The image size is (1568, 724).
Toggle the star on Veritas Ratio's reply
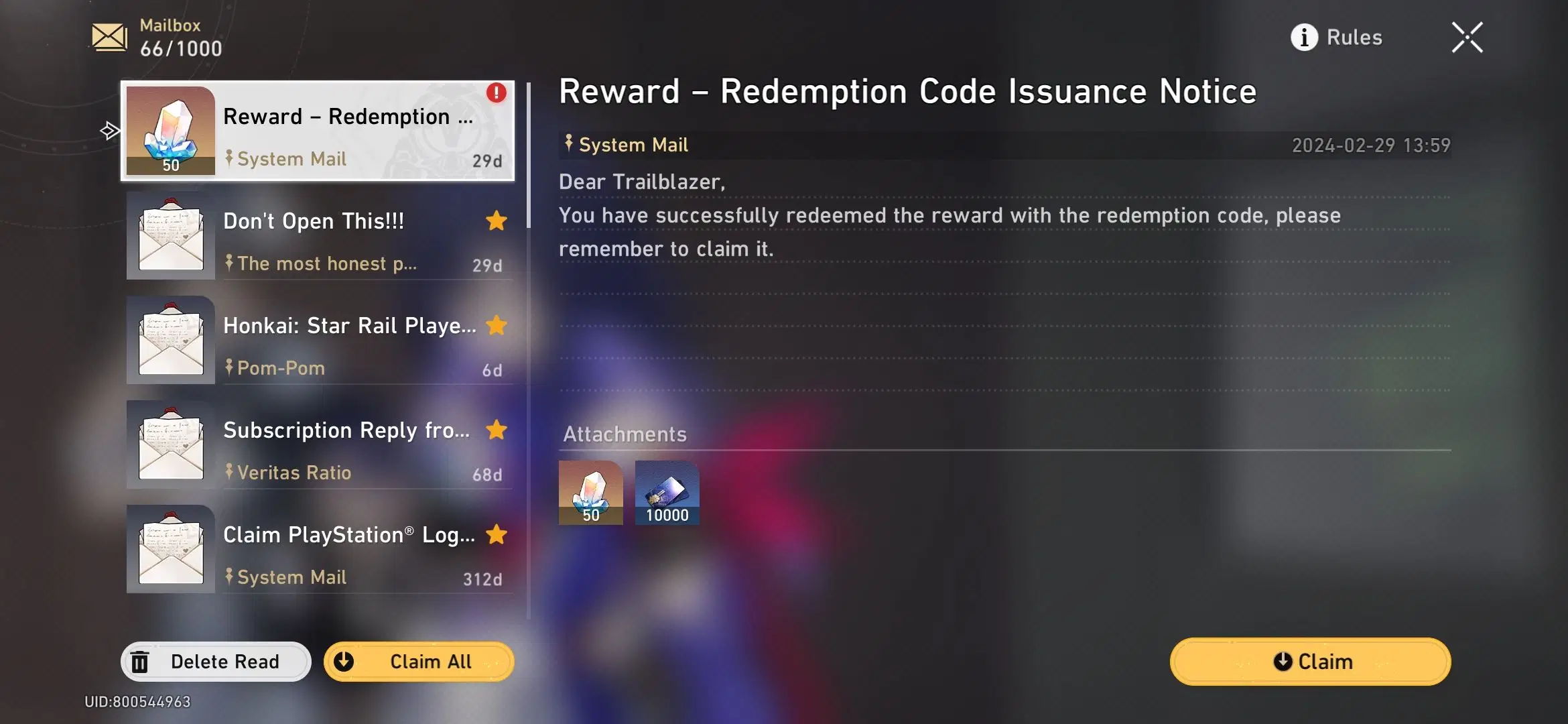point(496,430)
